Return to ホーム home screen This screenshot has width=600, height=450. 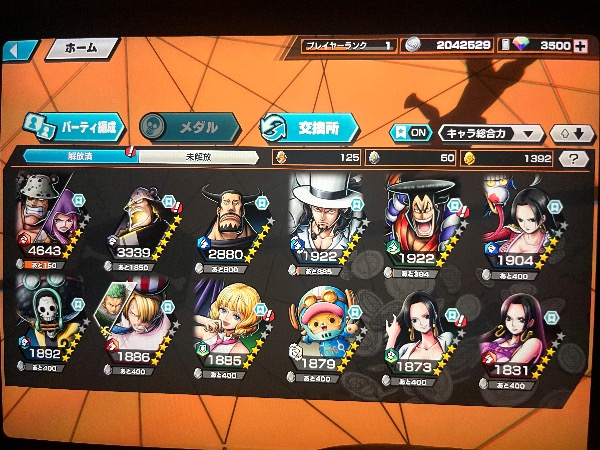click(x=80, y=48)
